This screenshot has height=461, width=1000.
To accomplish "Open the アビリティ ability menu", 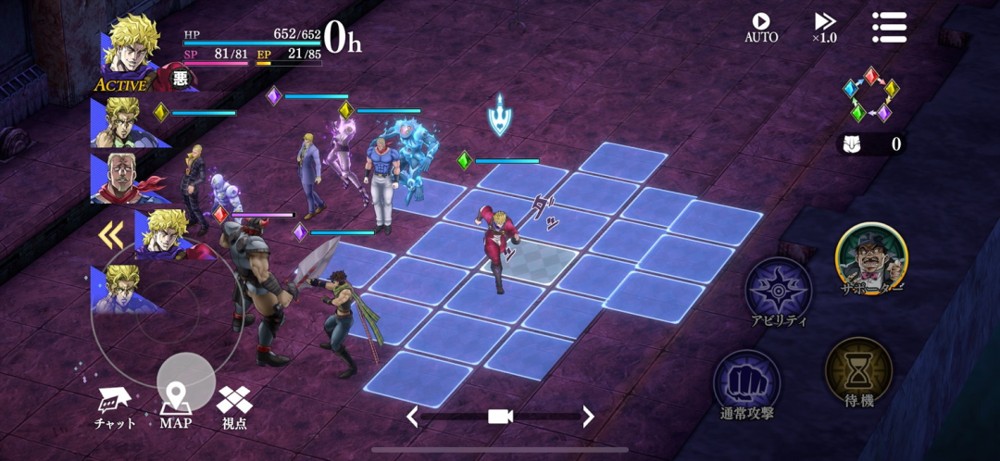I will coord(778,291).
